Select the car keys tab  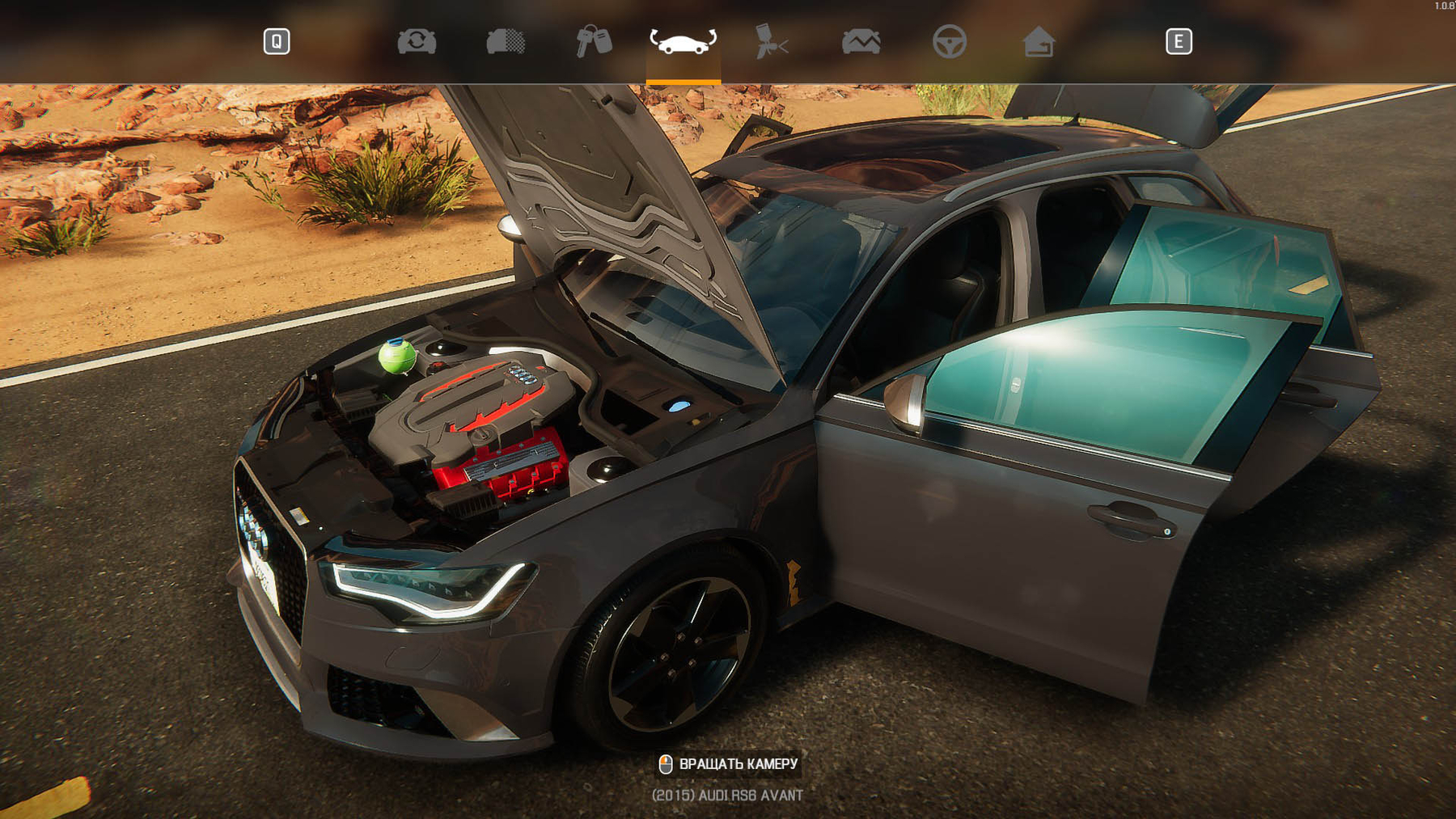pyautogui.click(x=594, y=41)
